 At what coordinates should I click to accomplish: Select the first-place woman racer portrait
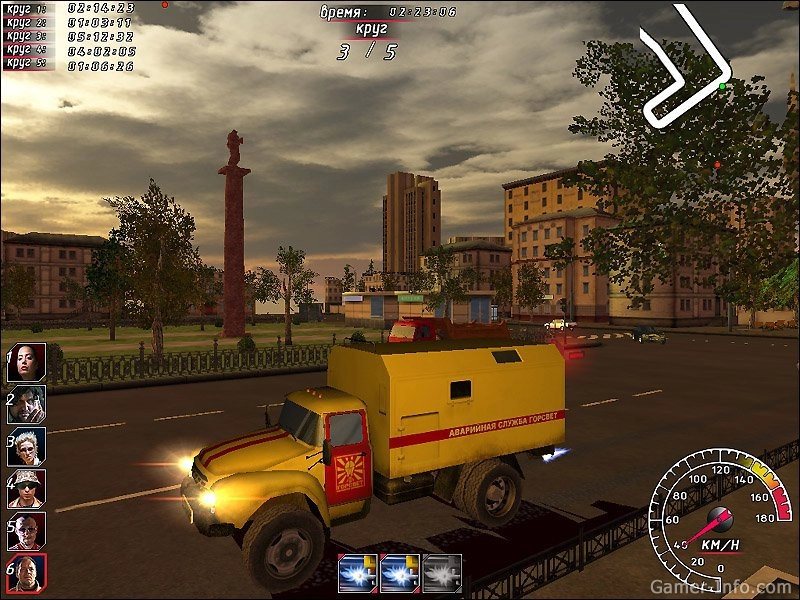27,363
